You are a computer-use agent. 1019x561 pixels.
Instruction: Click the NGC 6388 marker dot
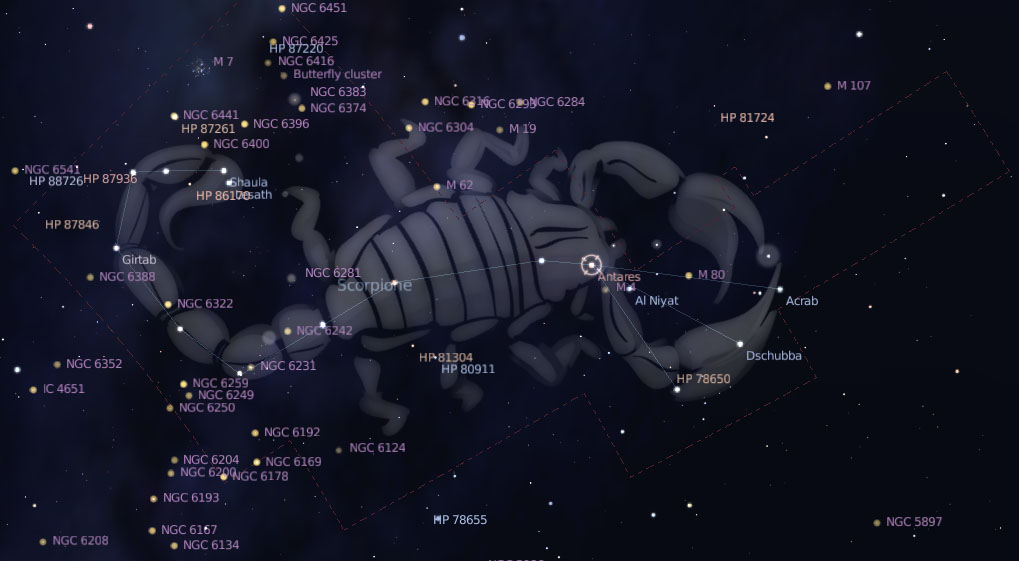(x=90, y=277)
